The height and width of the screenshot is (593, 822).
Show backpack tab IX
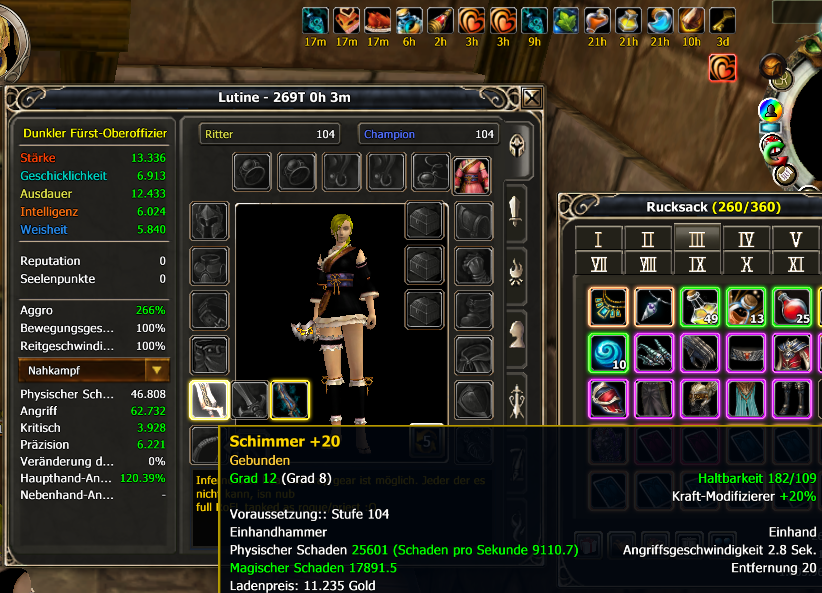697,264
